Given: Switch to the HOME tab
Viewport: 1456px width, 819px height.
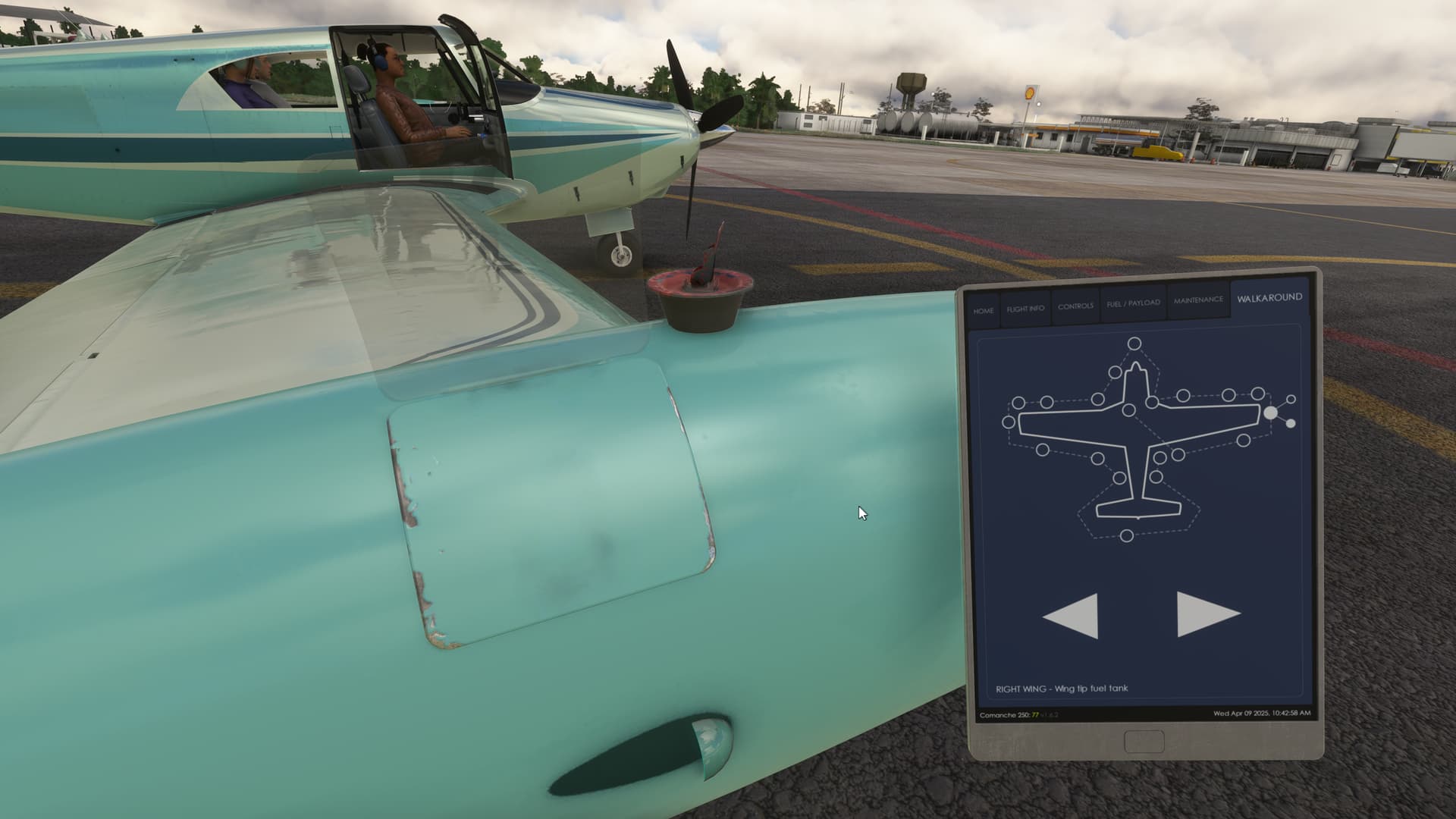Looking at the screenshot, I should pyautogui.click(x=984, y=309).
